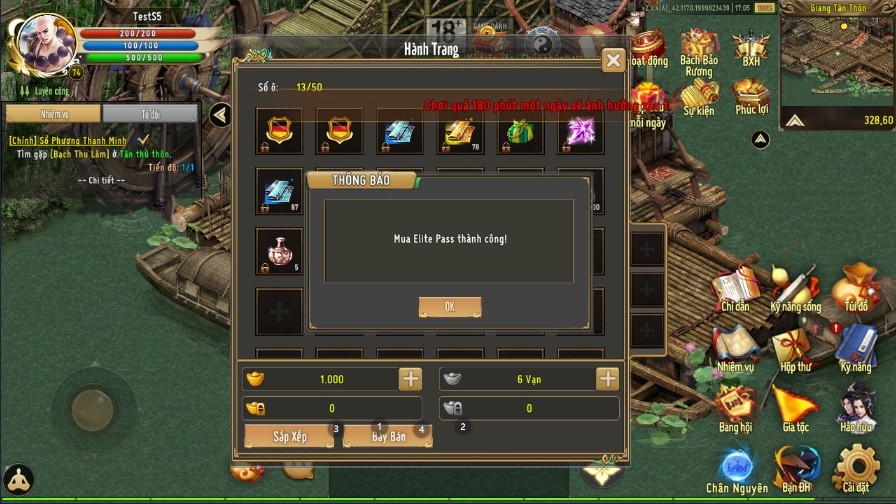The image size is (896, 504).
Task: Select the purple crystal item slot
Action: click(x=581, y=132)
